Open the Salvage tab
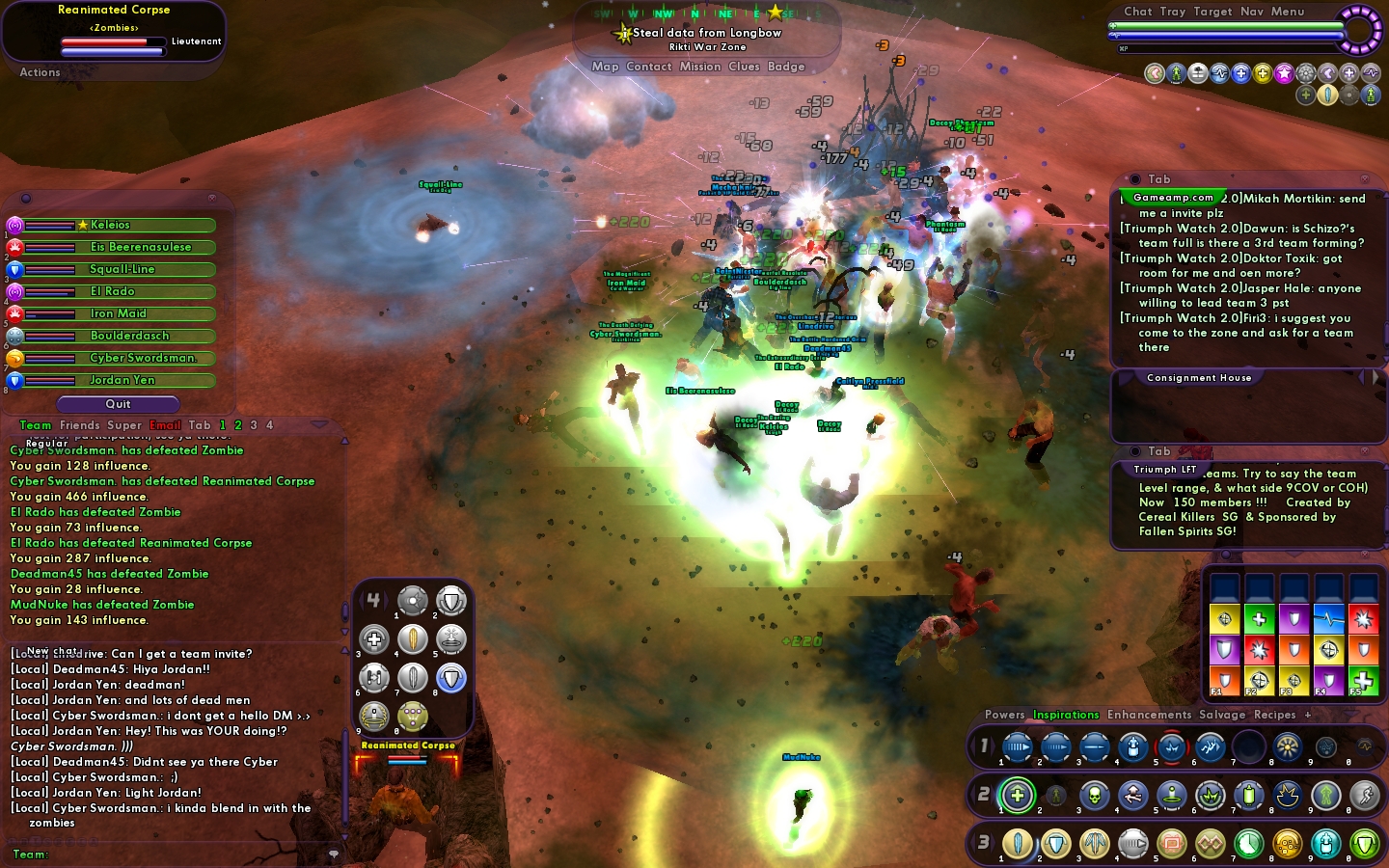The width and height of the screenshot is (1389, 868). (x=1222, y=715)
